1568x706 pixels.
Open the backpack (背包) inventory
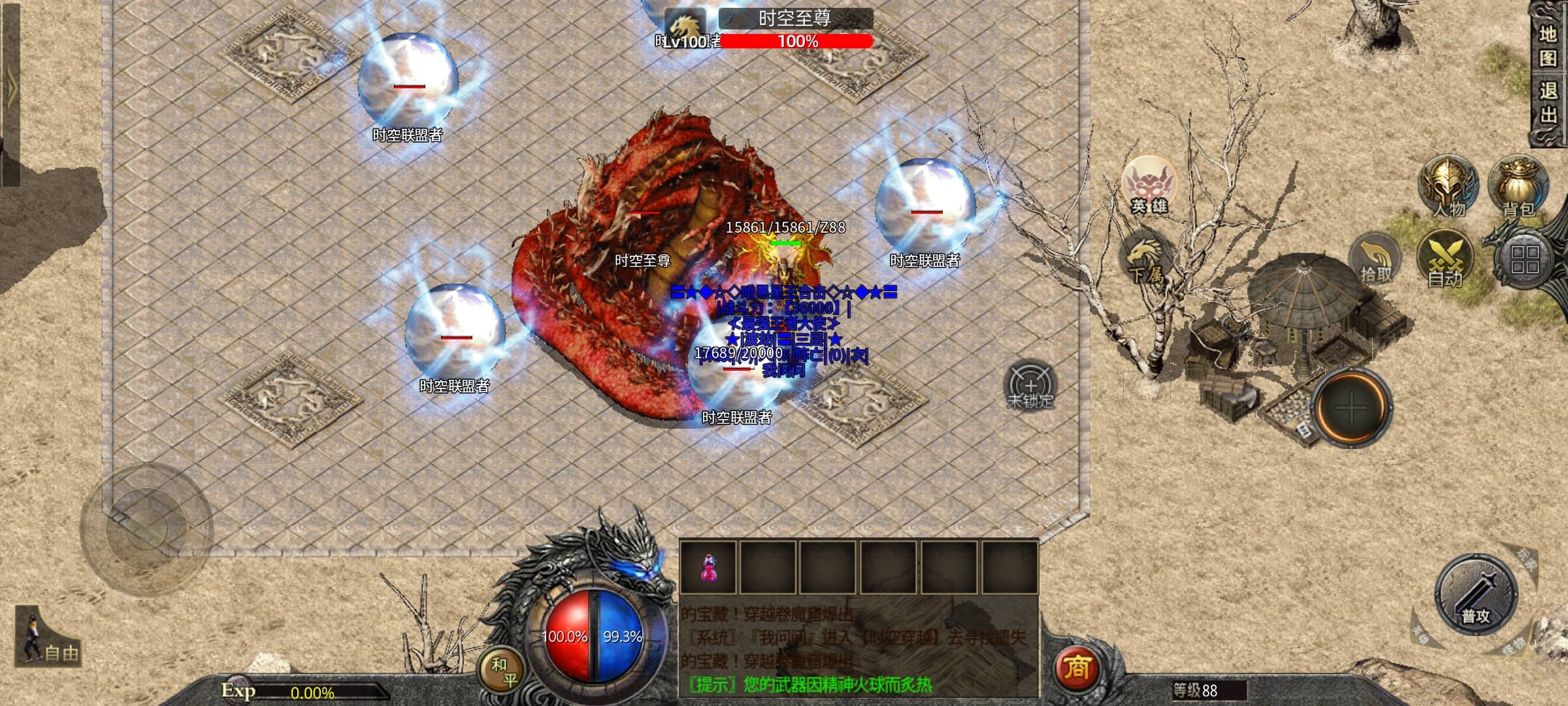pyautogui.click(x=1518, y=186)
